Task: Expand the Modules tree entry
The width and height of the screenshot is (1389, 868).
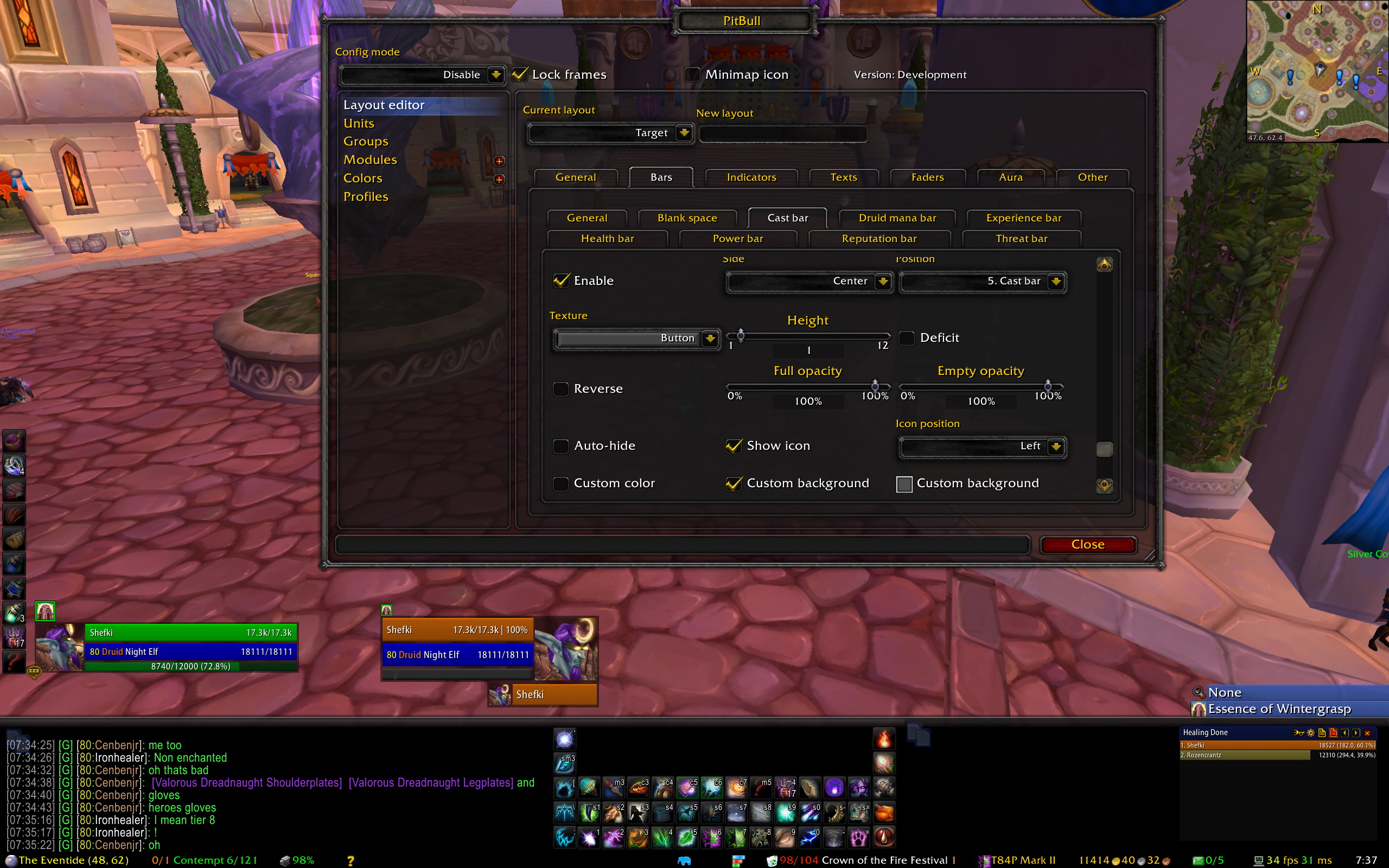Action: click(499, 161)
